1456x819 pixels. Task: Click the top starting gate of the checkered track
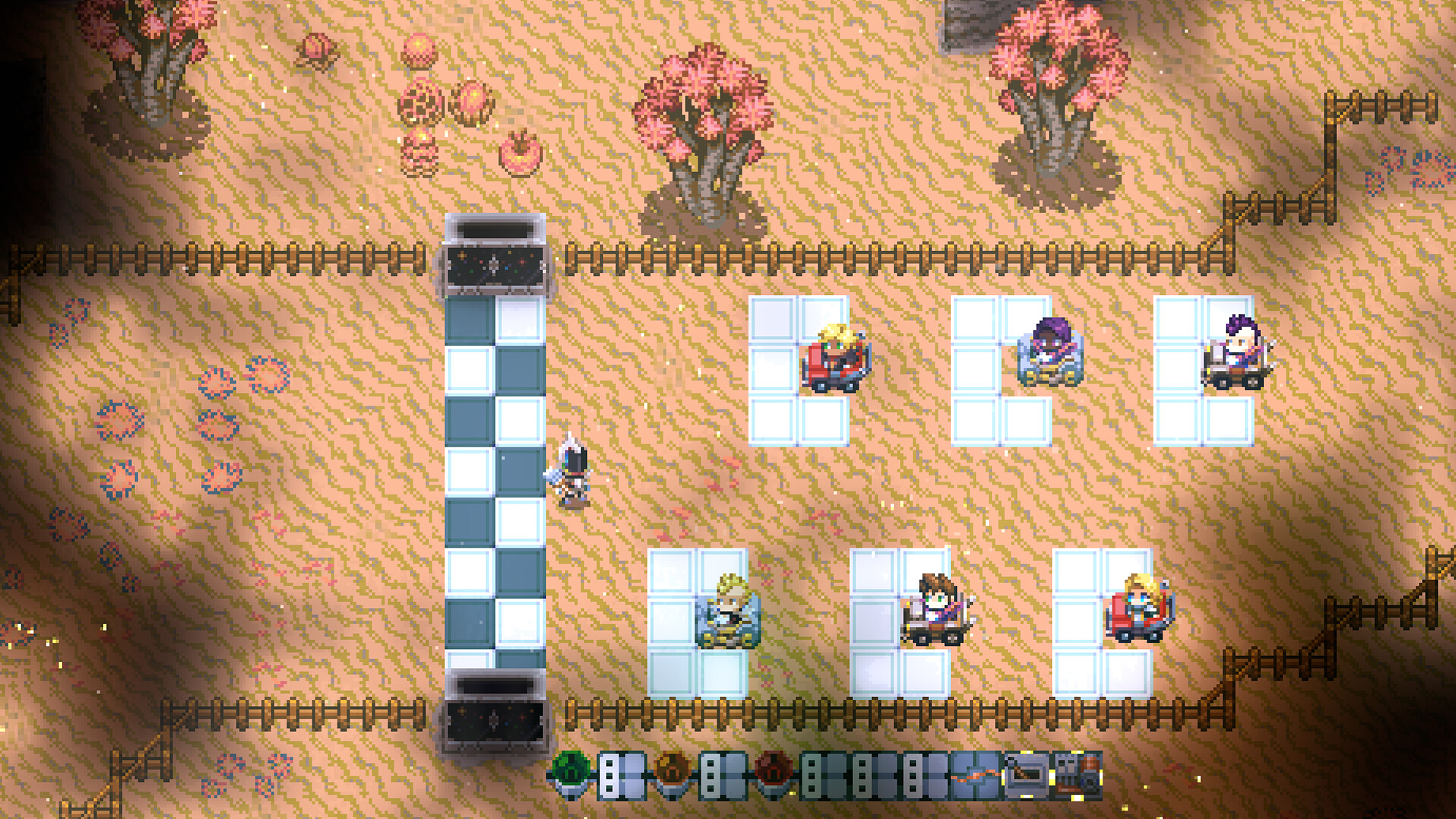494,254
